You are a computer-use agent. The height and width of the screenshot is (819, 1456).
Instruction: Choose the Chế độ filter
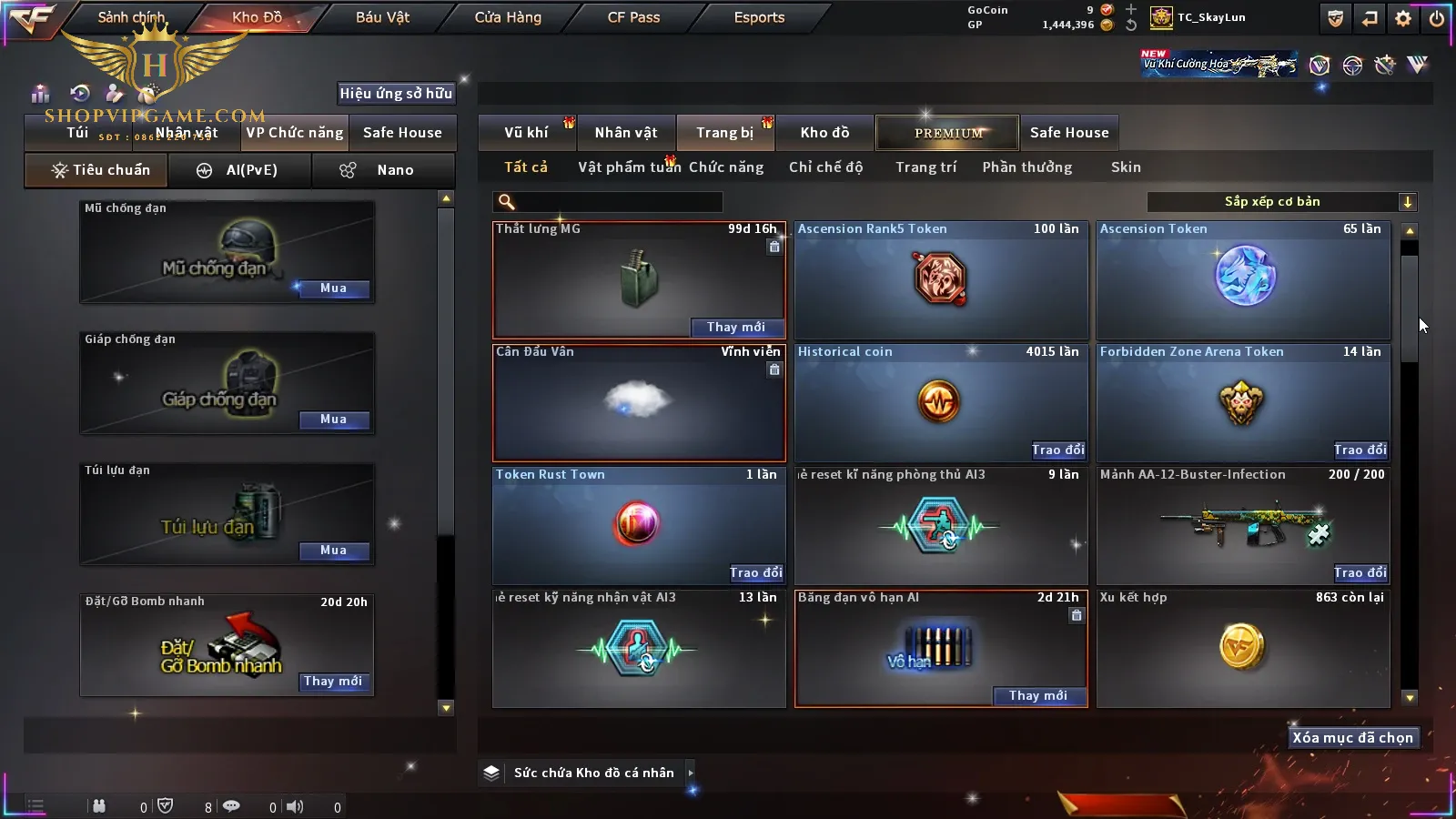point(825,167)
